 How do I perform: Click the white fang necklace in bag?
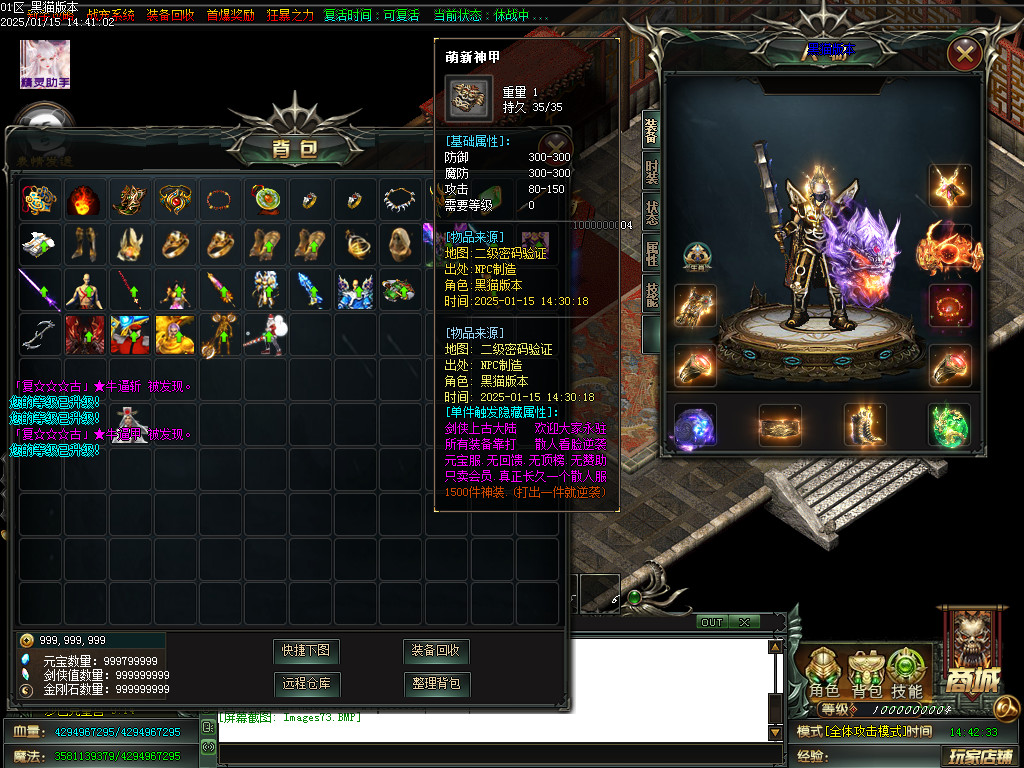click(x=399, y=201)
